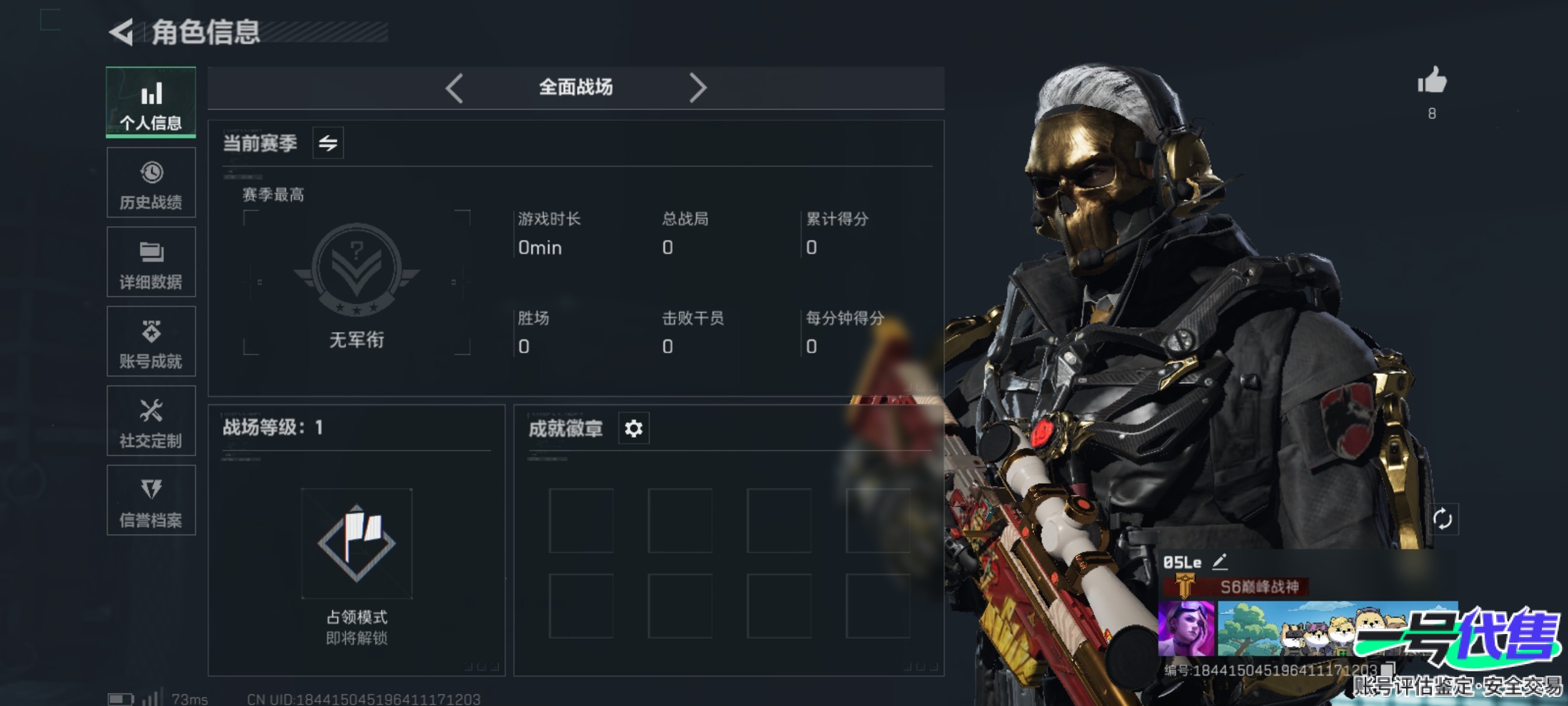The image size is (1568, 706).
Task: Give a thumbs-up like to this player
Action: coord(1431,82)
